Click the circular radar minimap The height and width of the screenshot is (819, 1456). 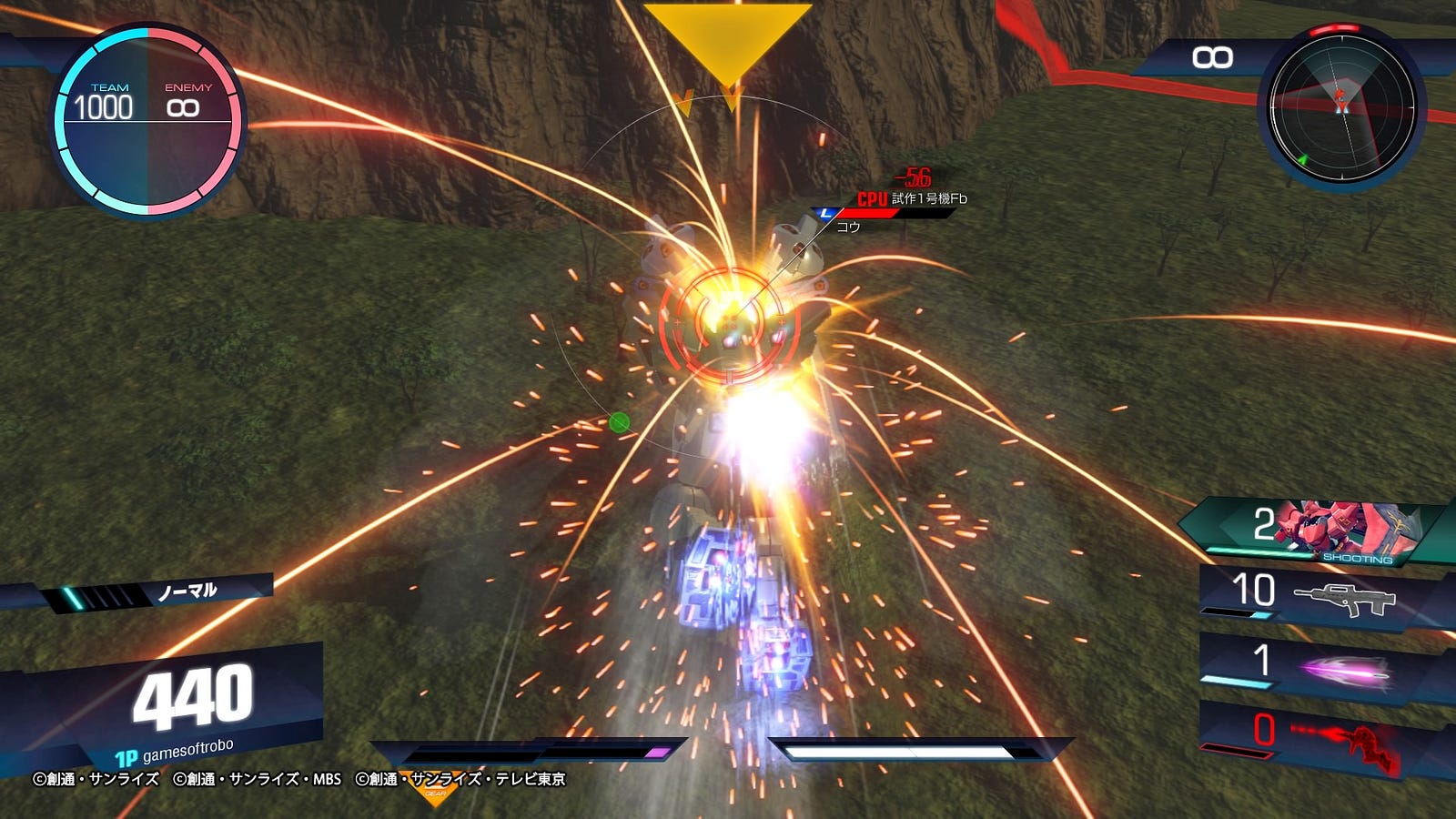click(x=1341, y=106)
